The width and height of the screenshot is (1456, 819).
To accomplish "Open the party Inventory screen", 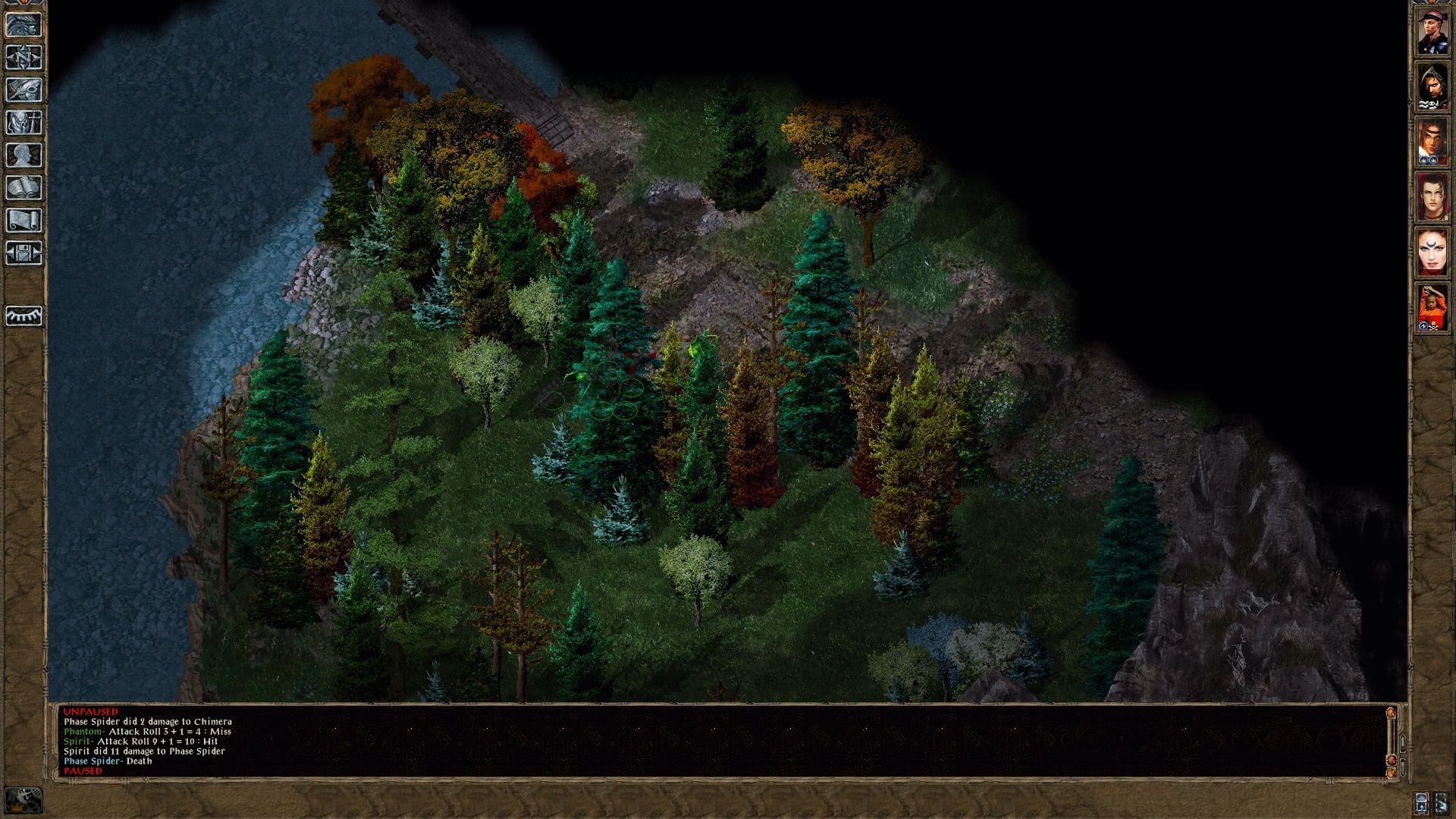I will coord(25,124).
